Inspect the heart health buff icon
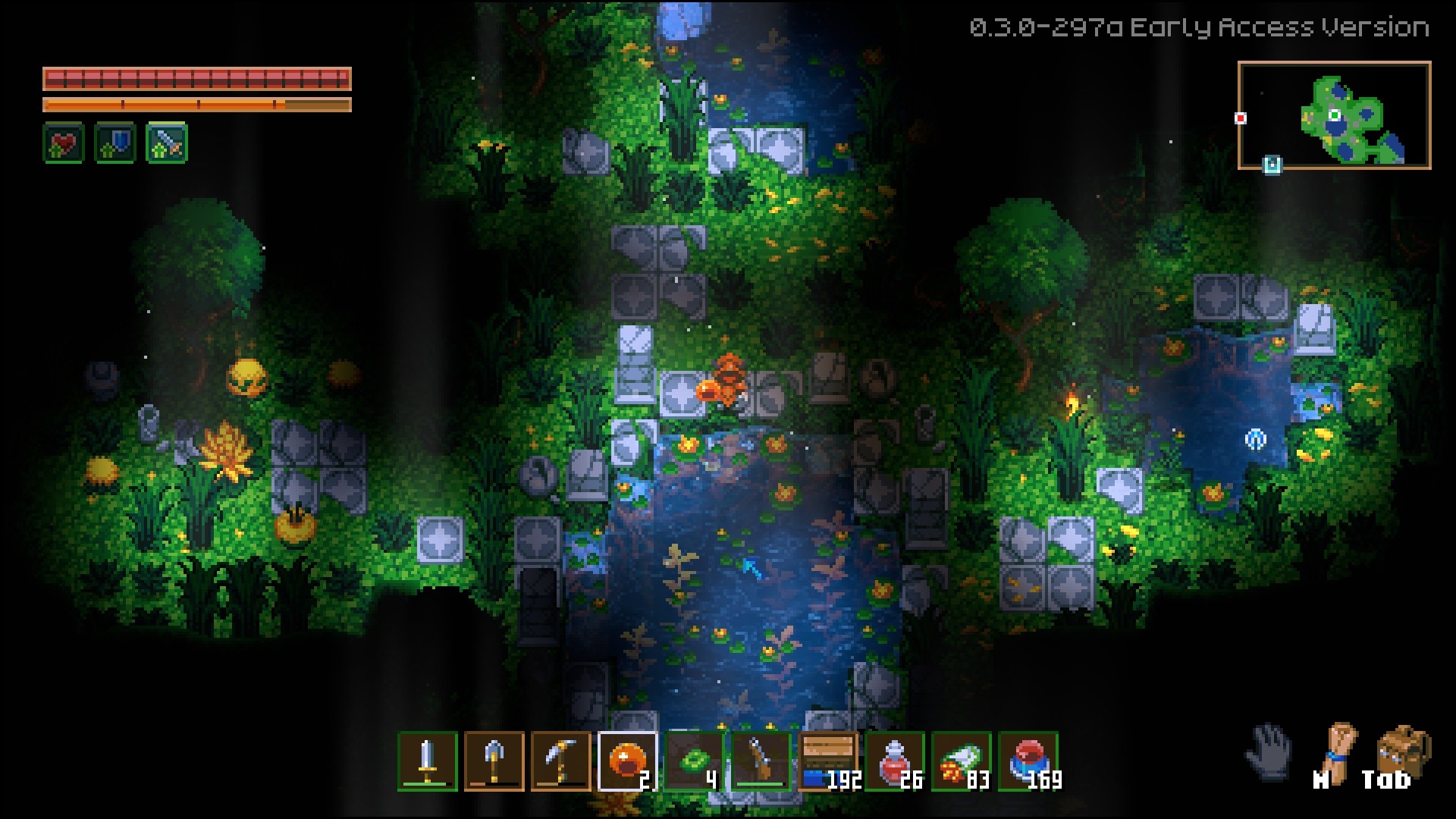The height and width of the screenshot is (819, 1456). coord(64,143)
